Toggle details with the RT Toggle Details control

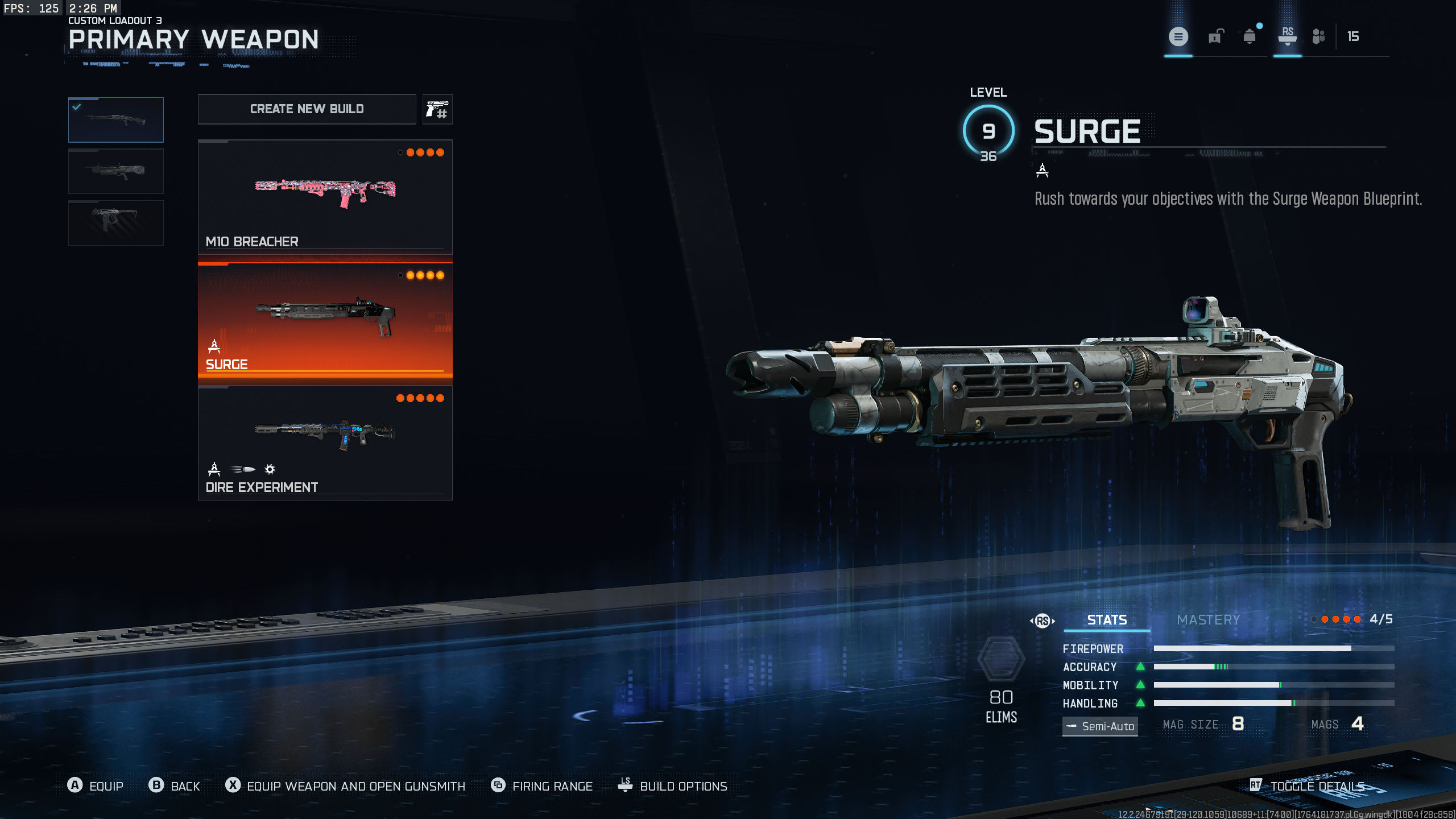(1308, 786)
